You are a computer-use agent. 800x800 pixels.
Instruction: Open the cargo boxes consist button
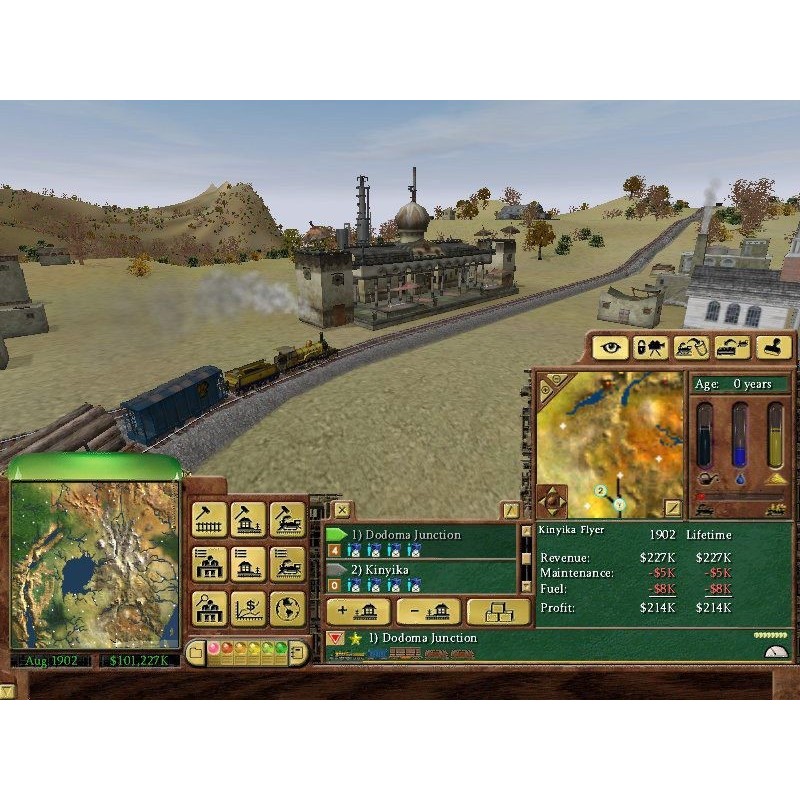coord(499,612)
